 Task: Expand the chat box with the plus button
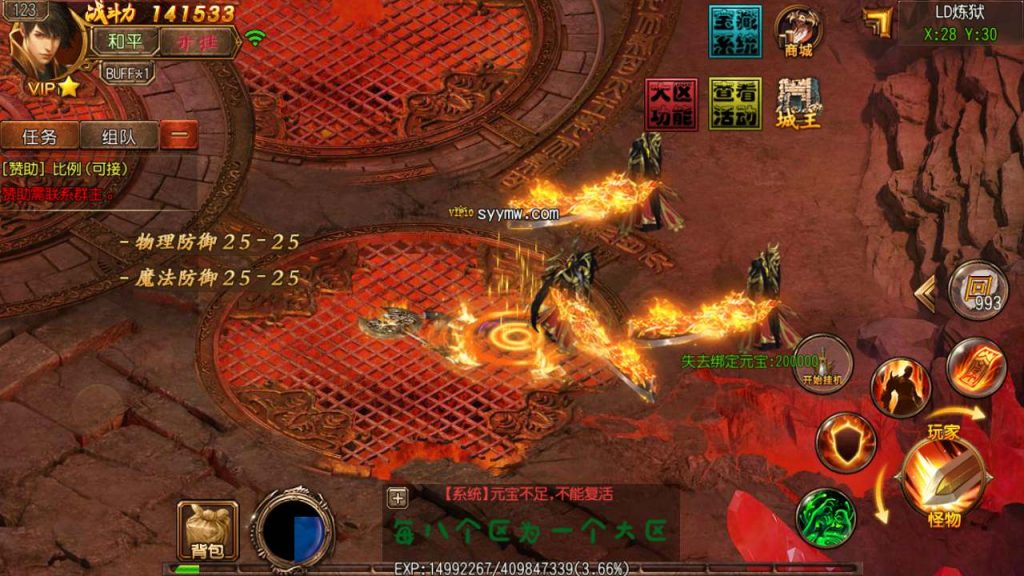398,497
